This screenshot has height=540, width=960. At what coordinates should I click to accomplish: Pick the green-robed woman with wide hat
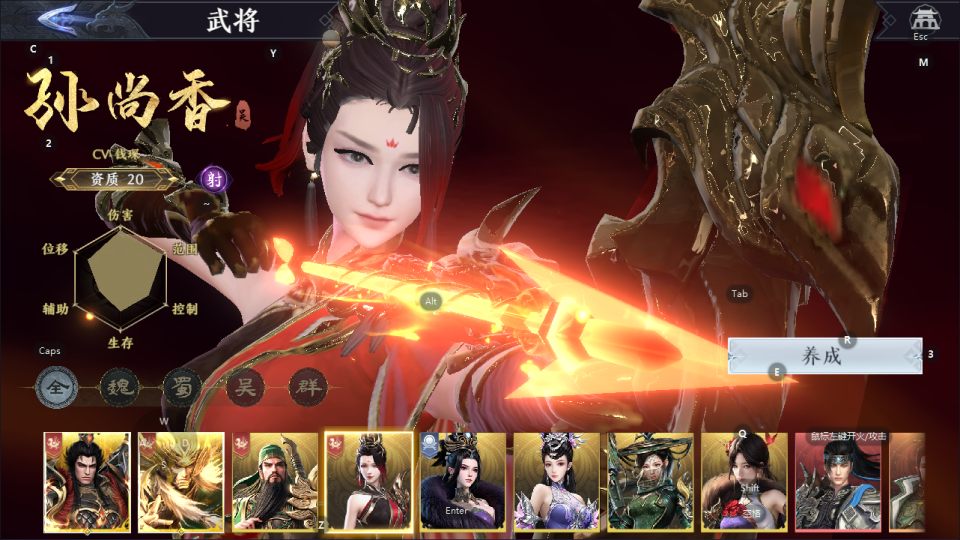pyautogui.click(x=650, y=481)
